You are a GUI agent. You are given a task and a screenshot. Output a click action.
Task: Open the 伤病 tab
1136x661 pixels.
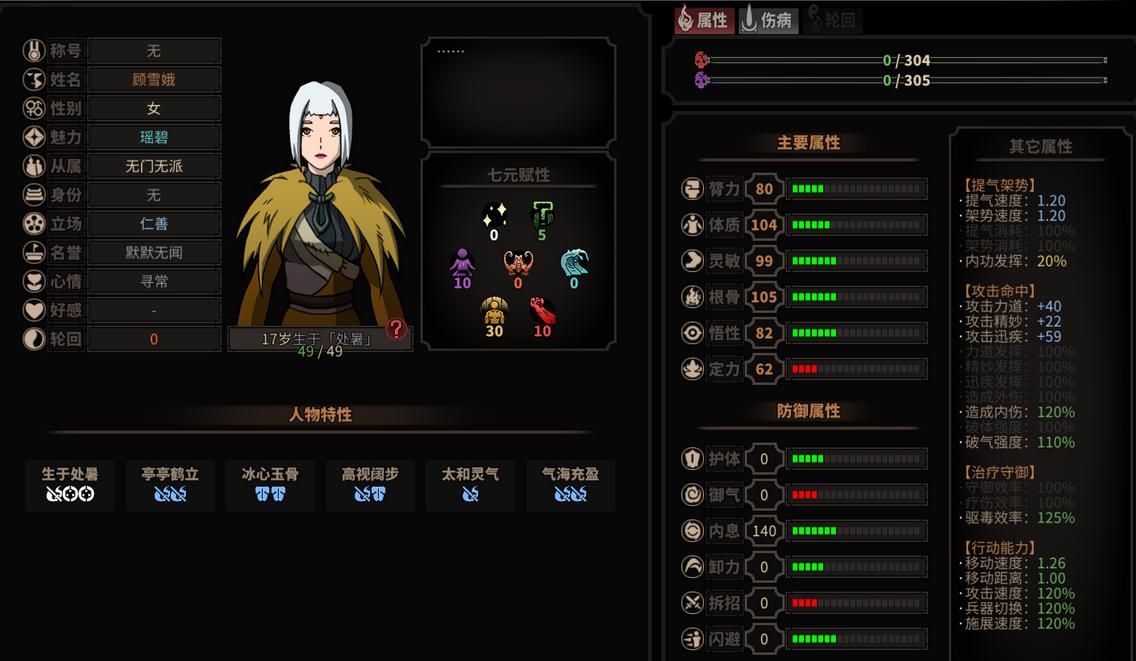pyautogui.click(x=768, y=20)
